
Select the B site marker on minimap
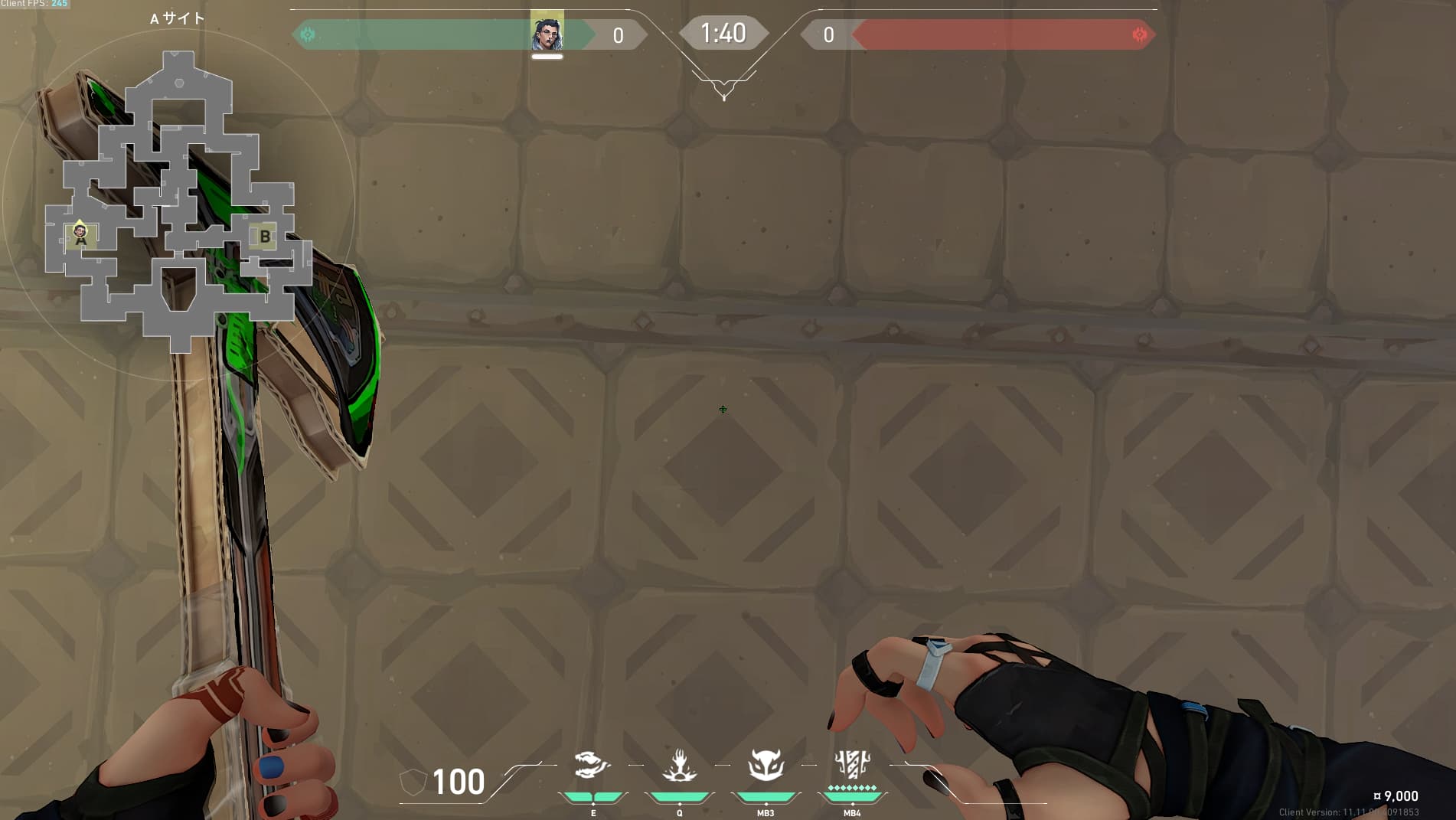tap(265, 237)
